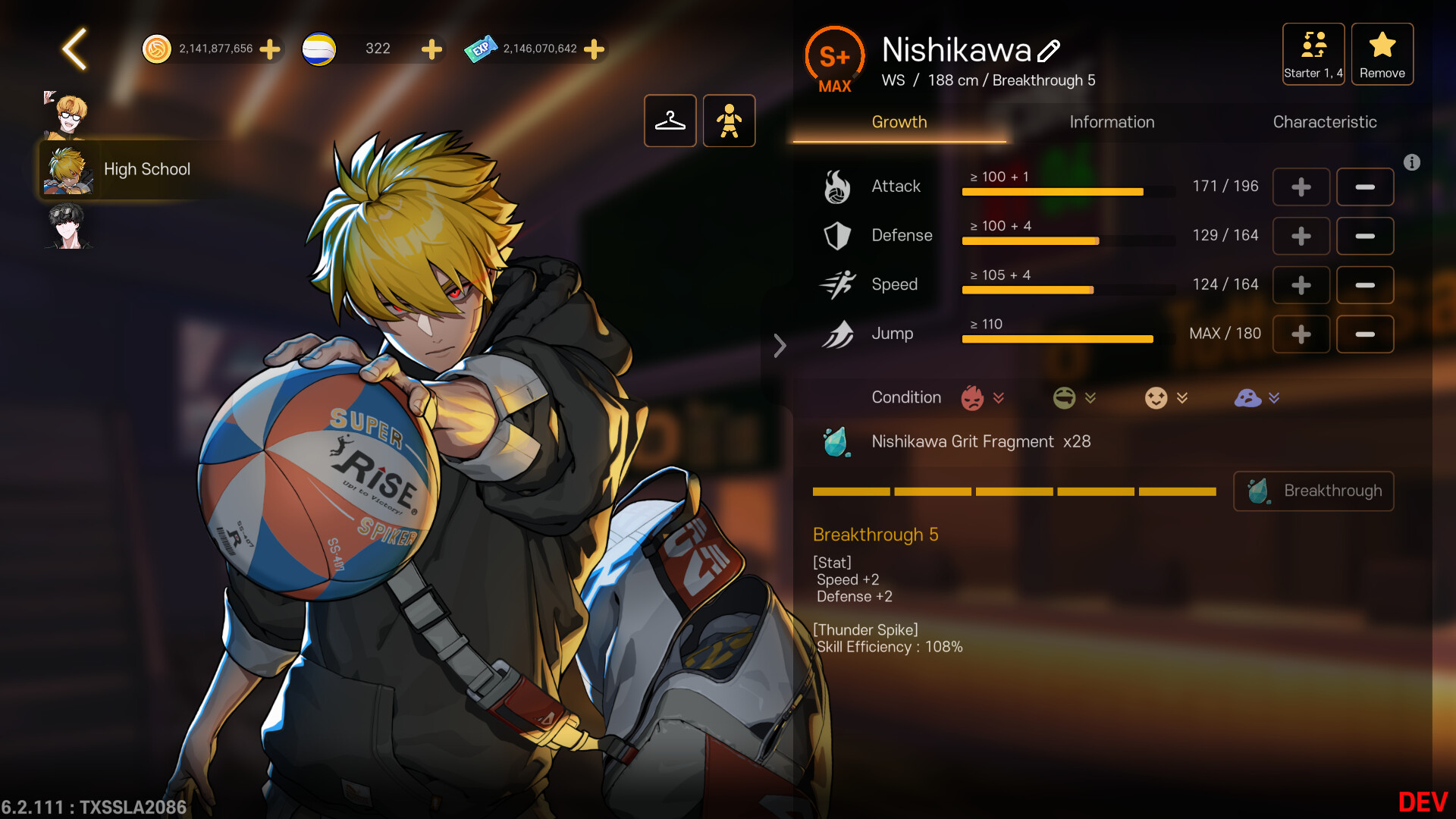
Task: Toggle the Remove favorite star
Action: pyautogui.click(x=1382, y=53)
